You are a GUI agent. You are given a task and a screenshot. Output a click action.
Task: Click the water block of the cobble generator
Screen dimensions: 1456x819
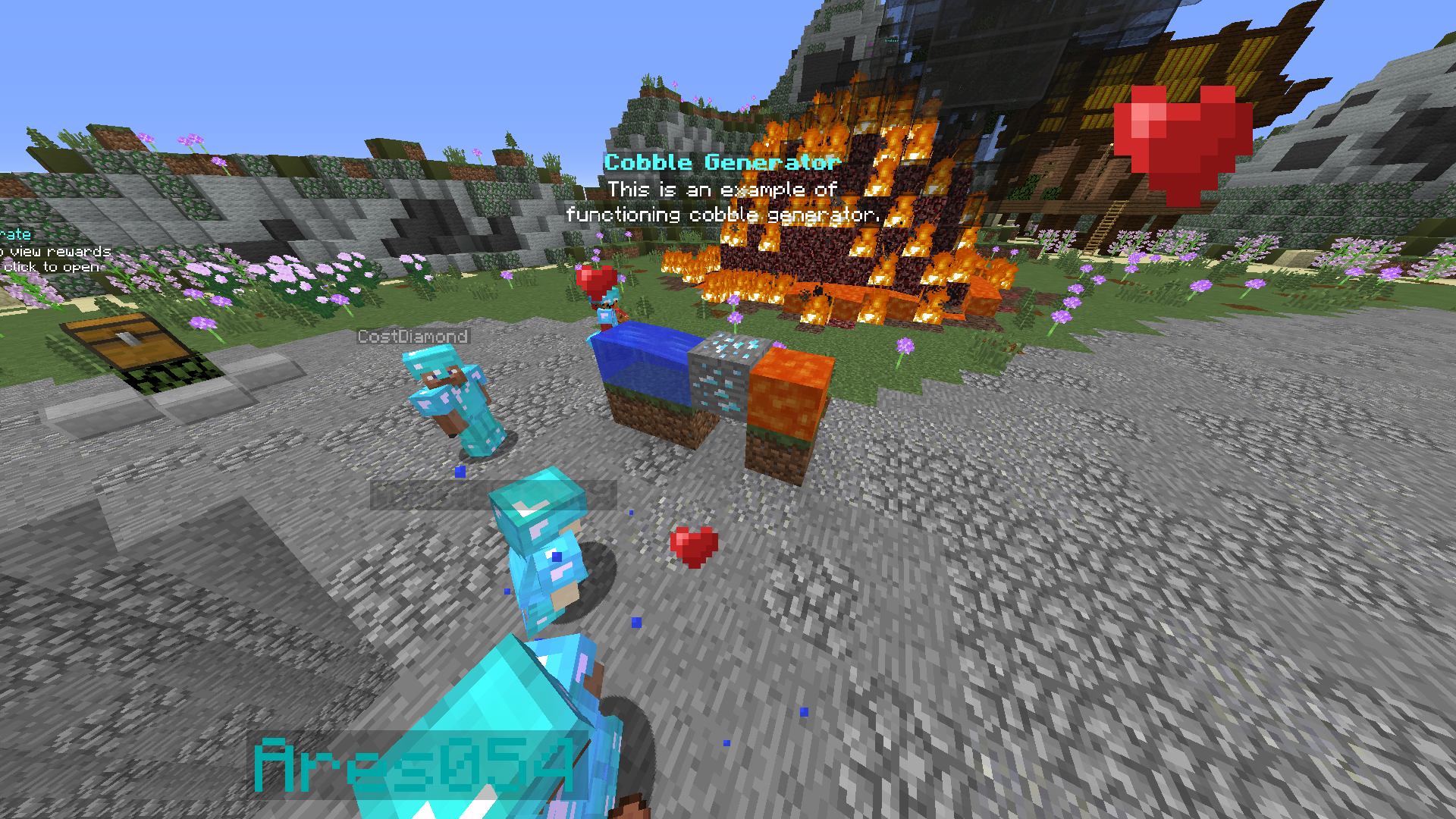tap(641, 360)
